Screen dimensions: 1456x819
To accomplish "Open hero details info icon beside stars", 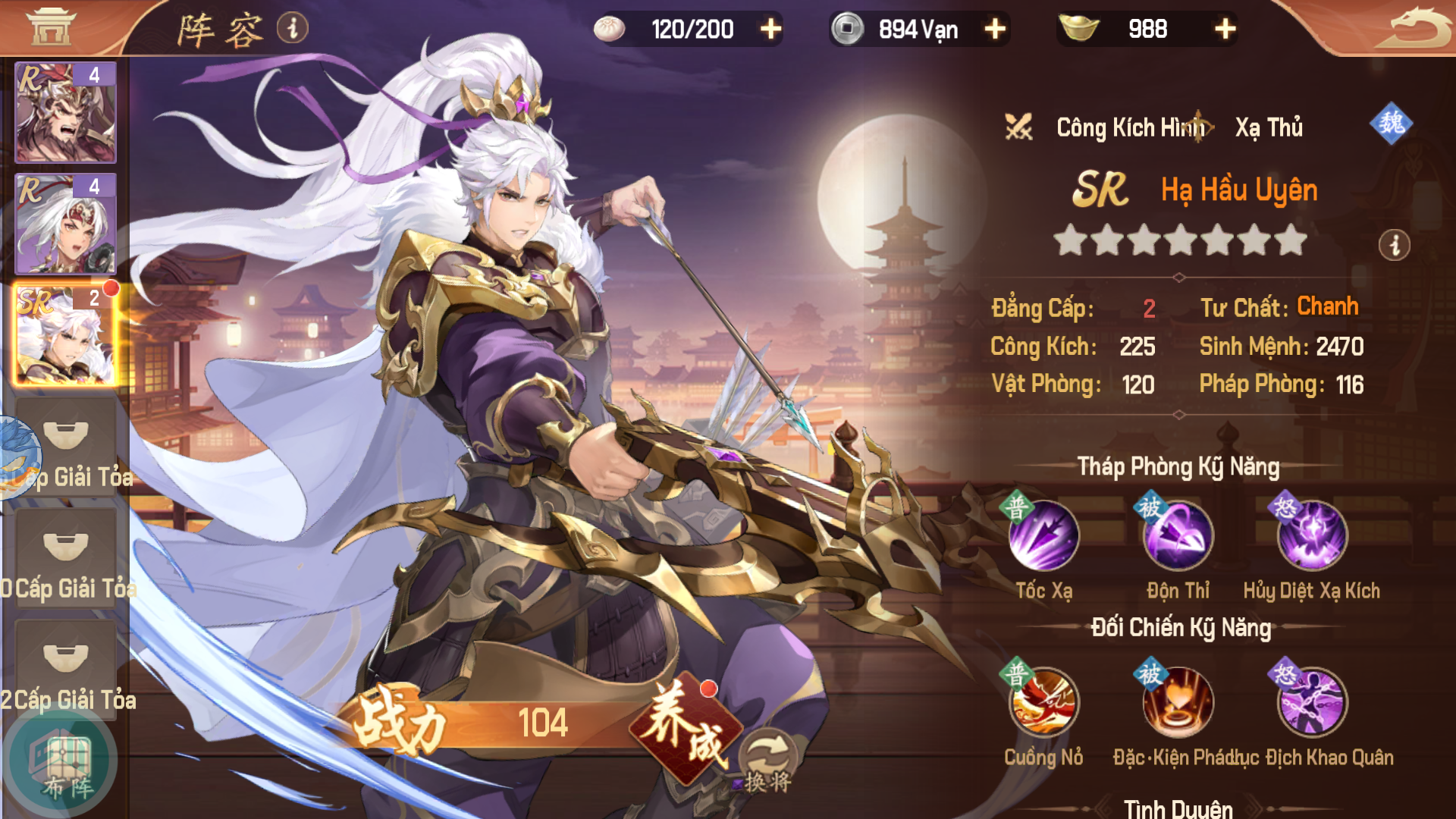I will pos(1394,245).
